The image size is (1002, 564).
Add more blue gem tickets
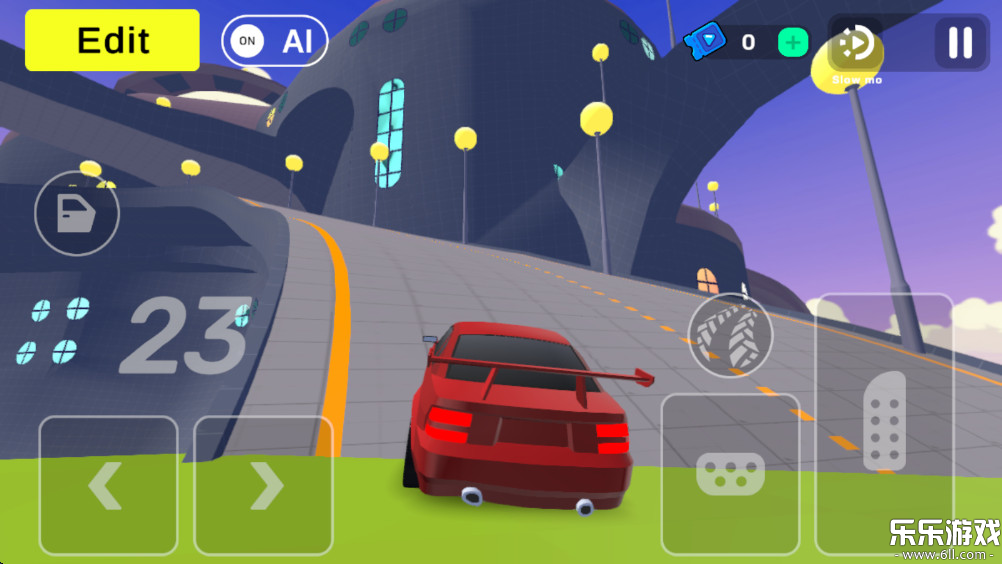pos(793,42)
